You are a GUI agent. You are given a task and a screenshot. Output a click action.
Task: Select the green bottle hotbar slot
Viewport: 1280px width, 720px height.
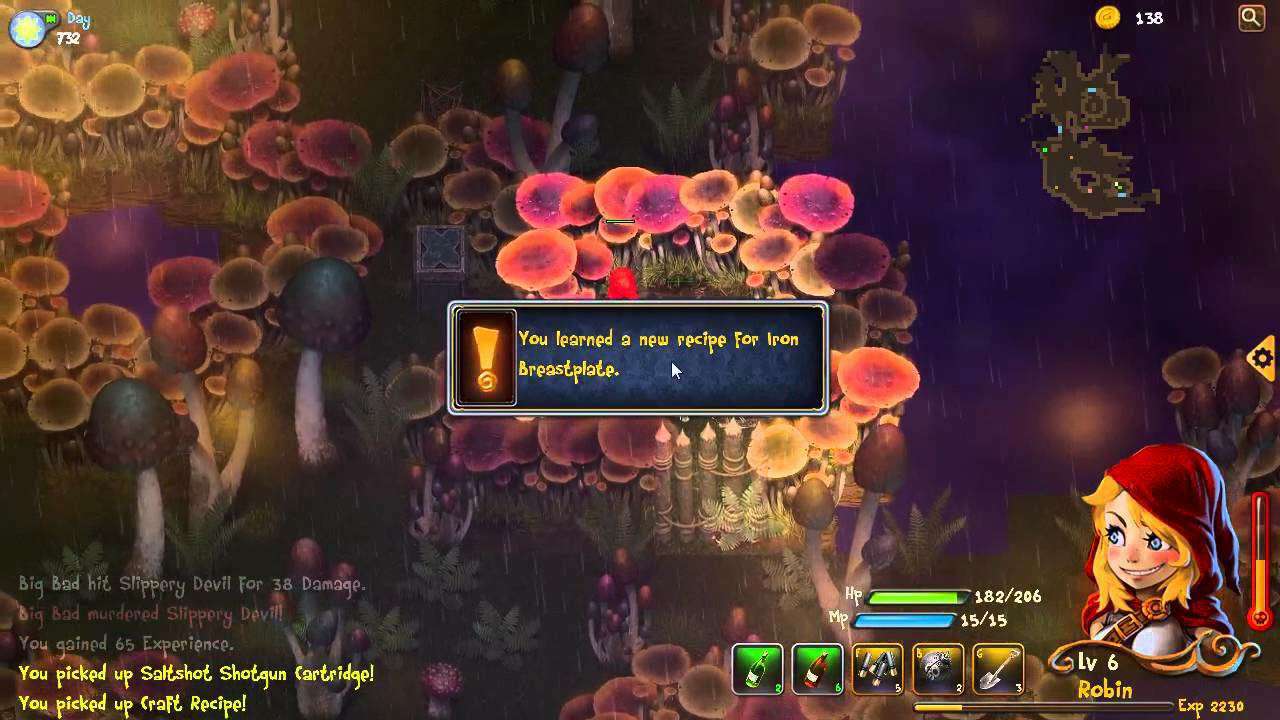[757, 669]
